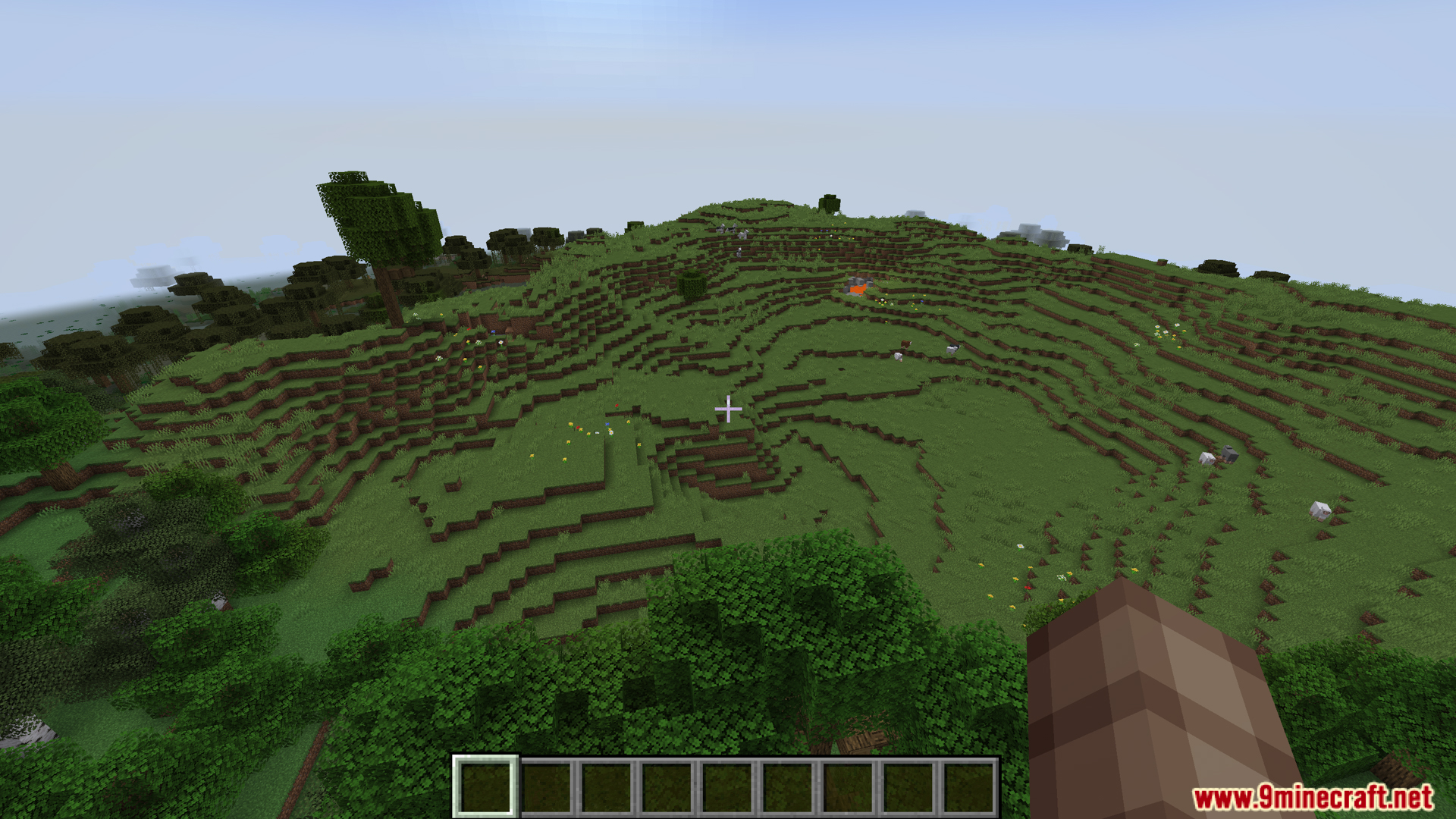The height and width of the screenshot is (819, 1456).
Task: Click the brown cow grazing mid-right
Action: click(x=905, y=345)
